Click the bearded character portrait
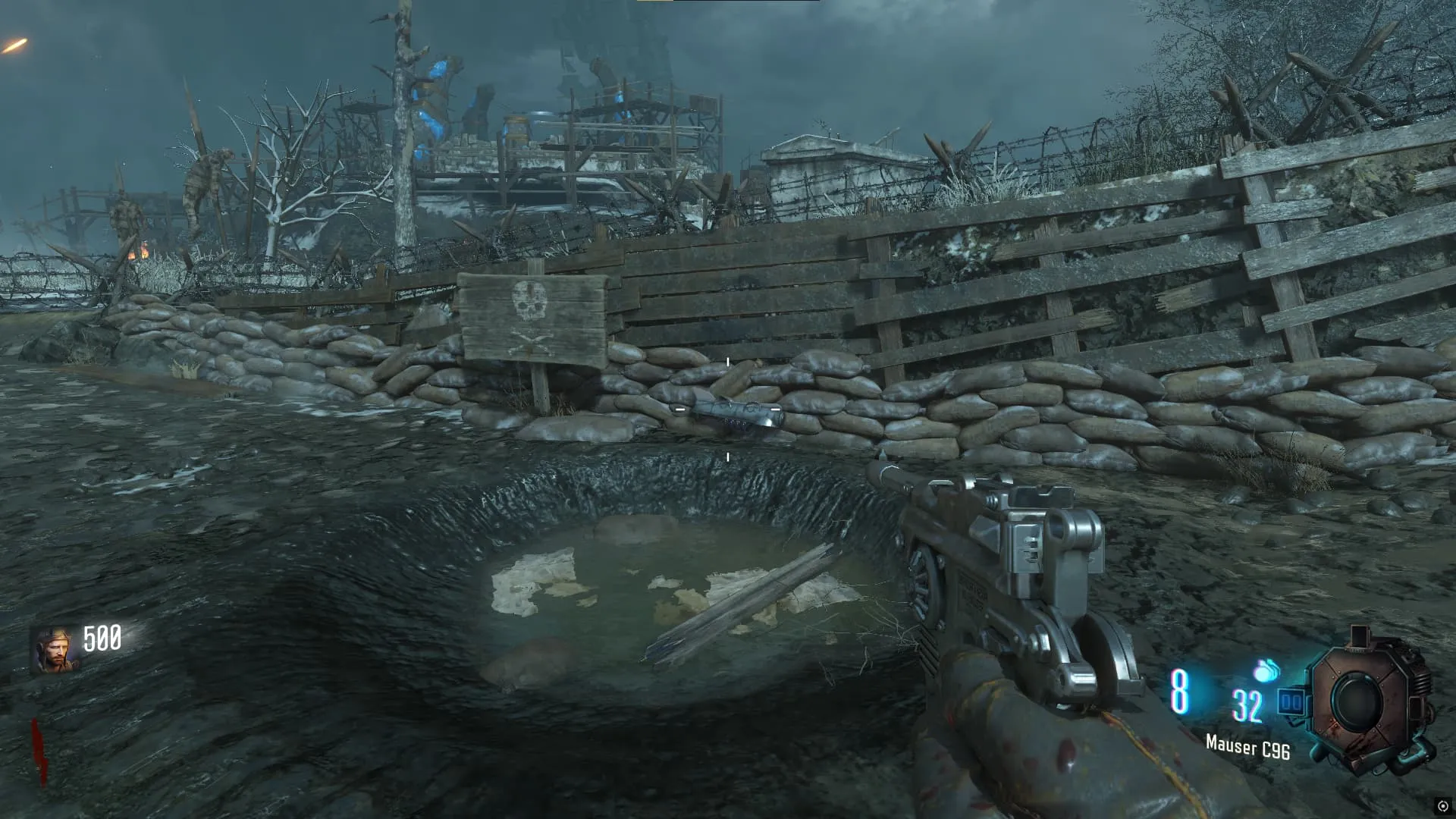Screen dimensions: 1456x819 (x=55, y=650)
